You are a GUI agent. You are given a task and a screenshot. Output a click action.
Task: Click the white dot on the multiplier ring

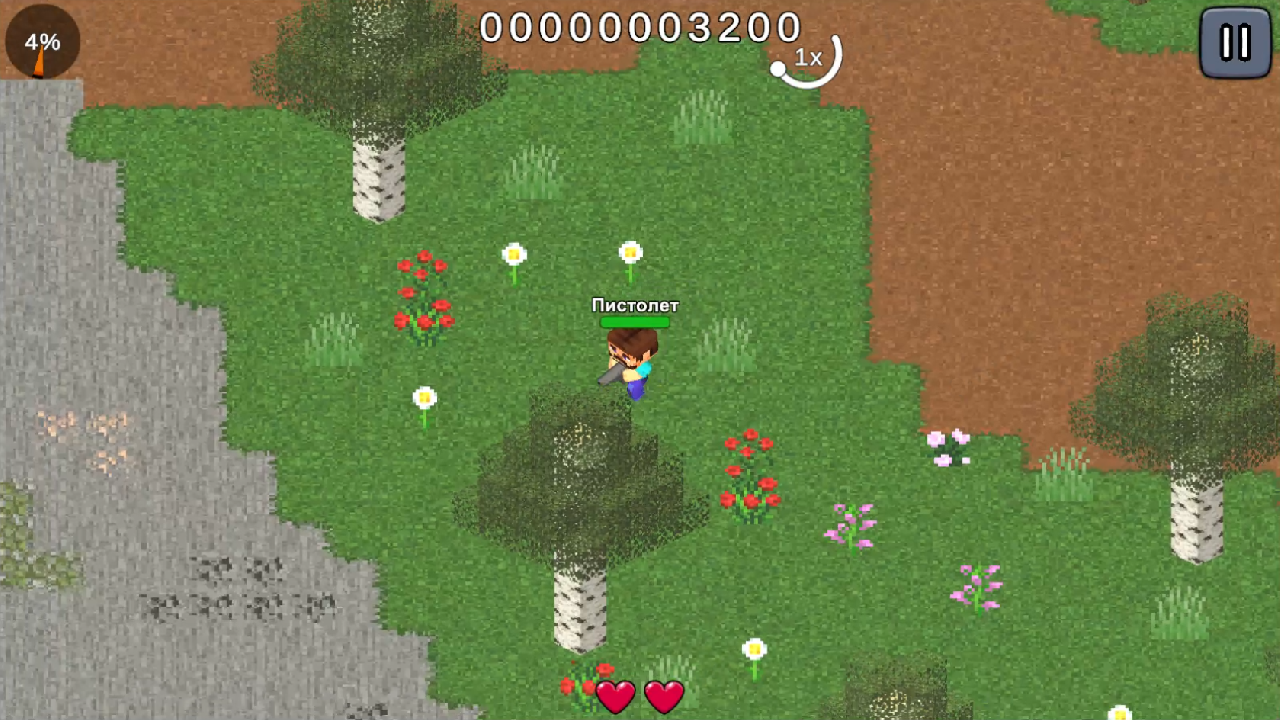(778, 68)
